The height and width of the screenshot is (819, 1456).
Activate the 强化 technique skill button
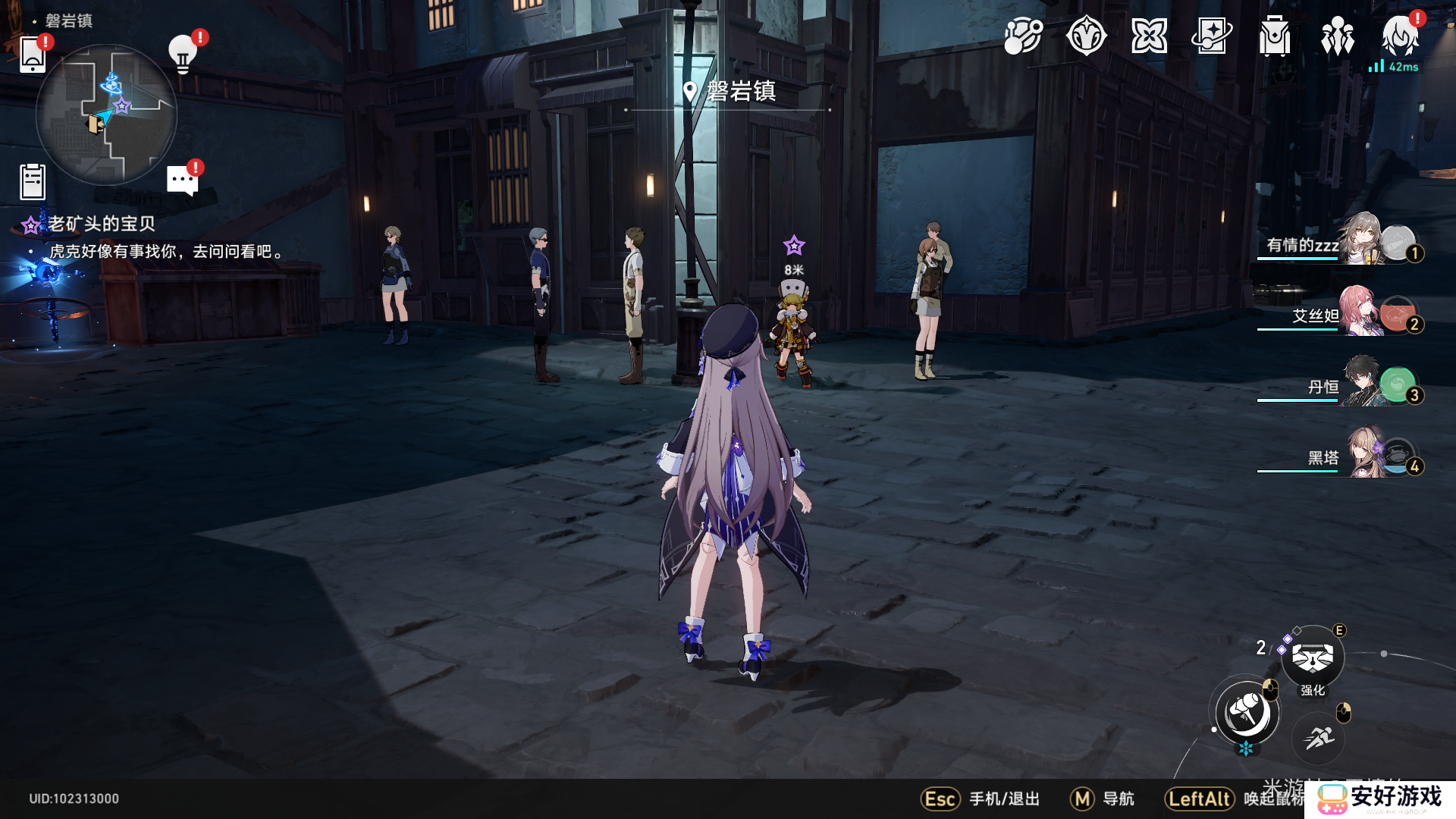[x=1313, y=657]
